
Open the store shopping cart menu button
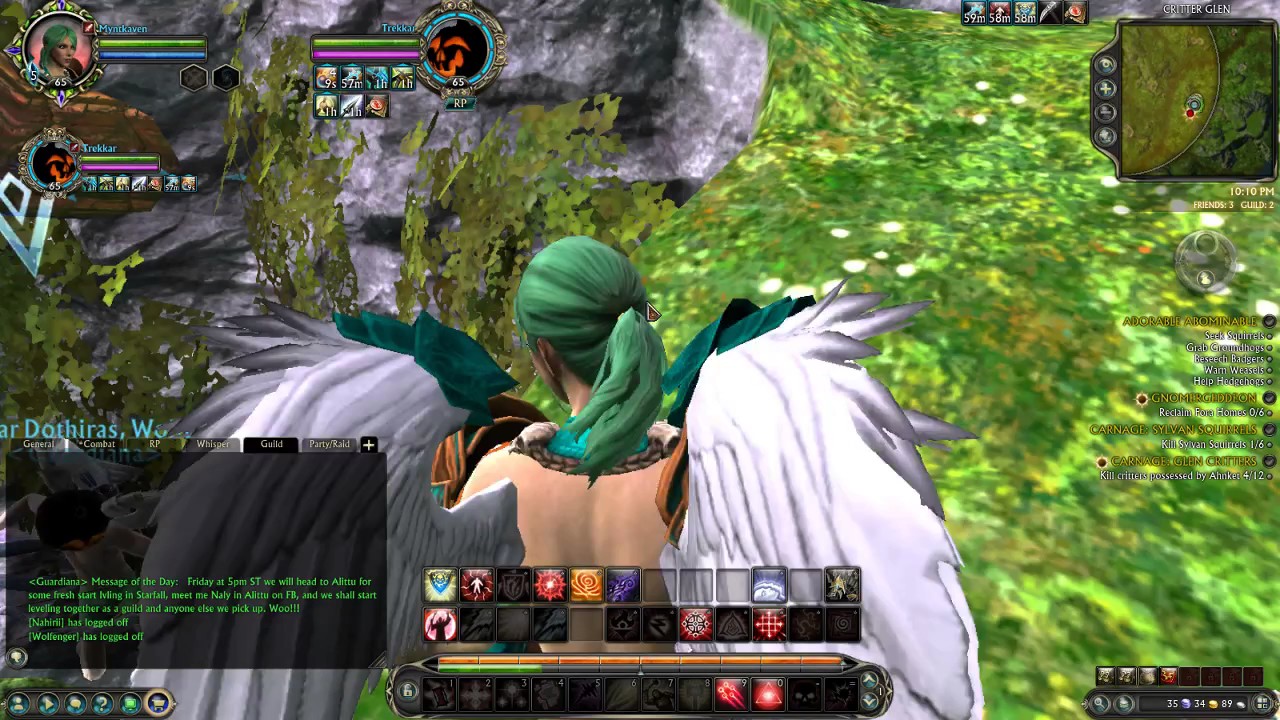click(158, 703)
